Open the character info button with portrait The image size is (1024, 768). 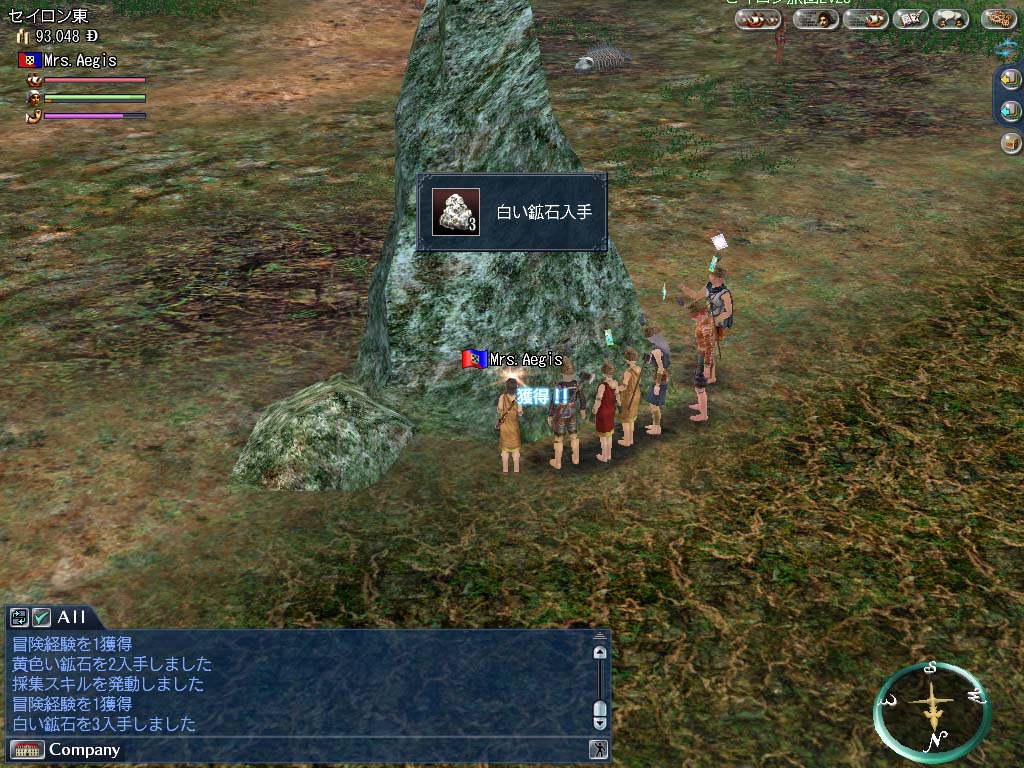(x=816, y=19)
